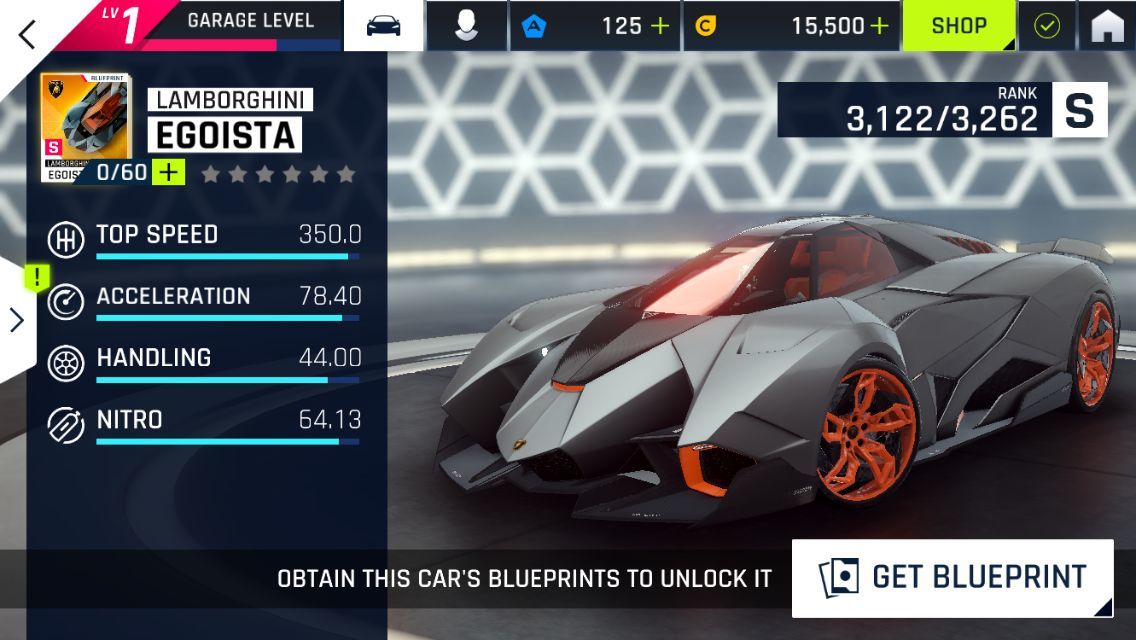Switch to the car tab
This screenshot has height=640, width=1136.
[x=384, y=26]
